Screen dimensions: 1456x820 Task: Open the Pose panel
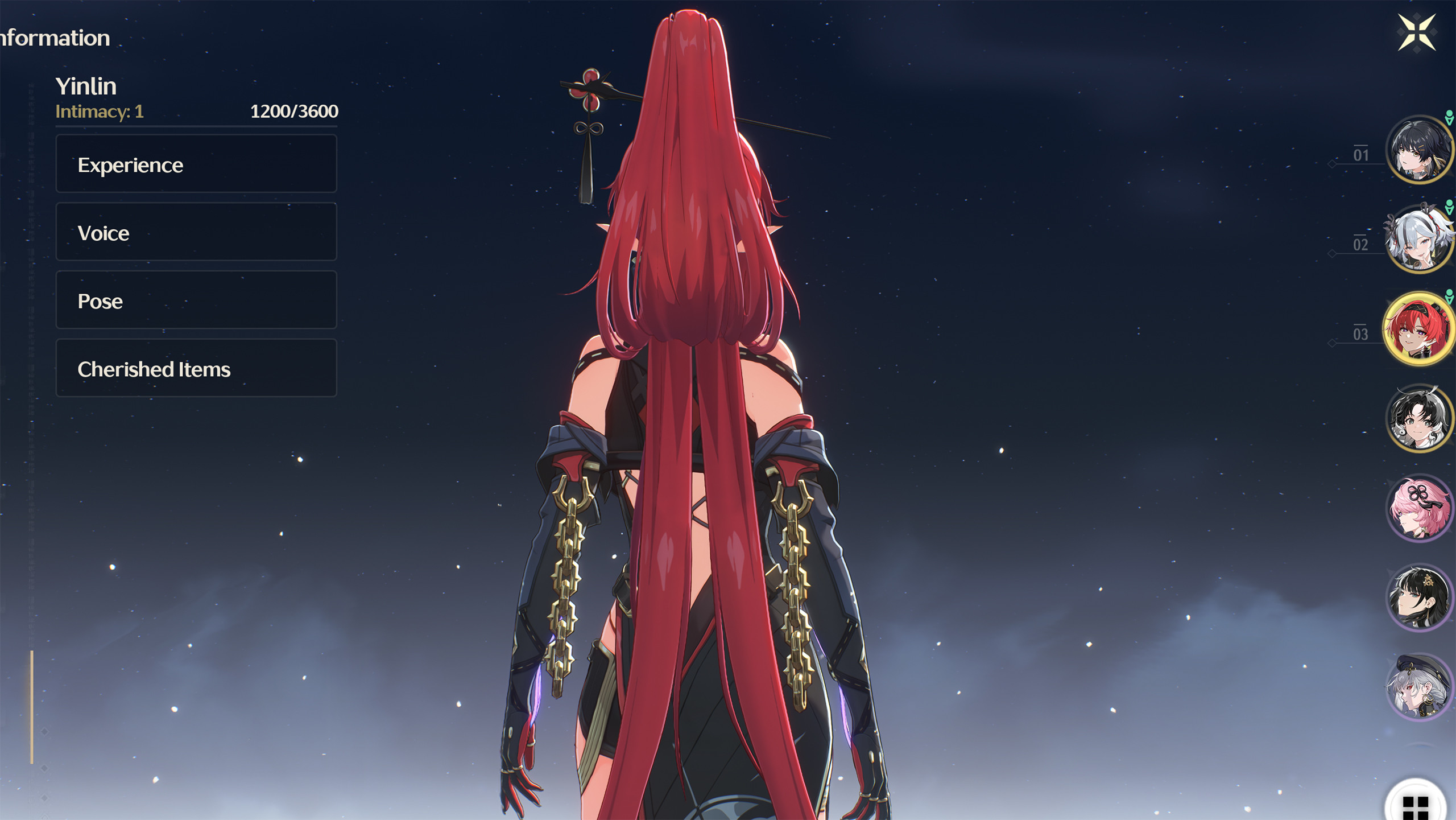point(195,301)
